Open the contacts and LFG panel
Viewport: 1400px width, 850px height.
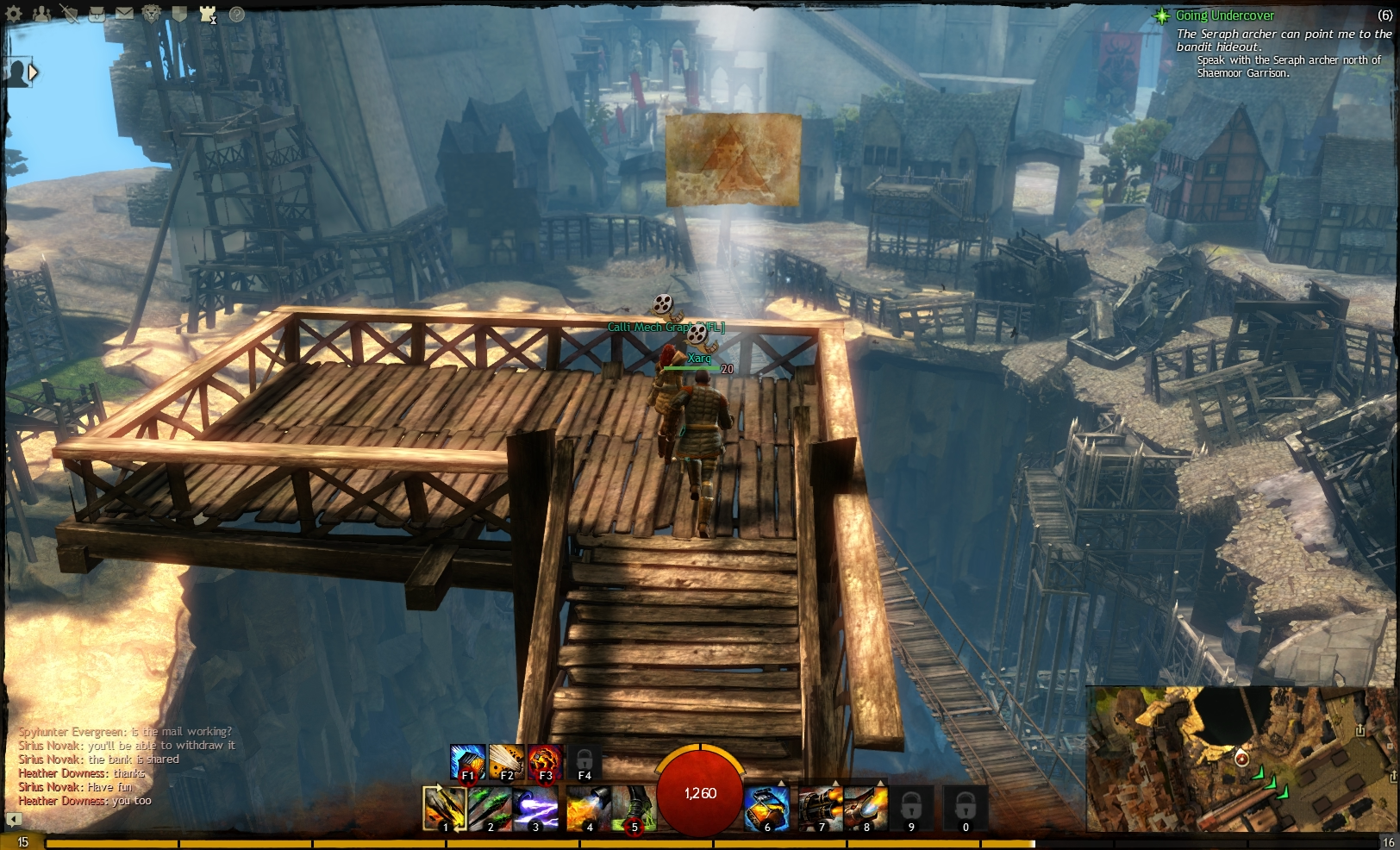pos(41,13)
